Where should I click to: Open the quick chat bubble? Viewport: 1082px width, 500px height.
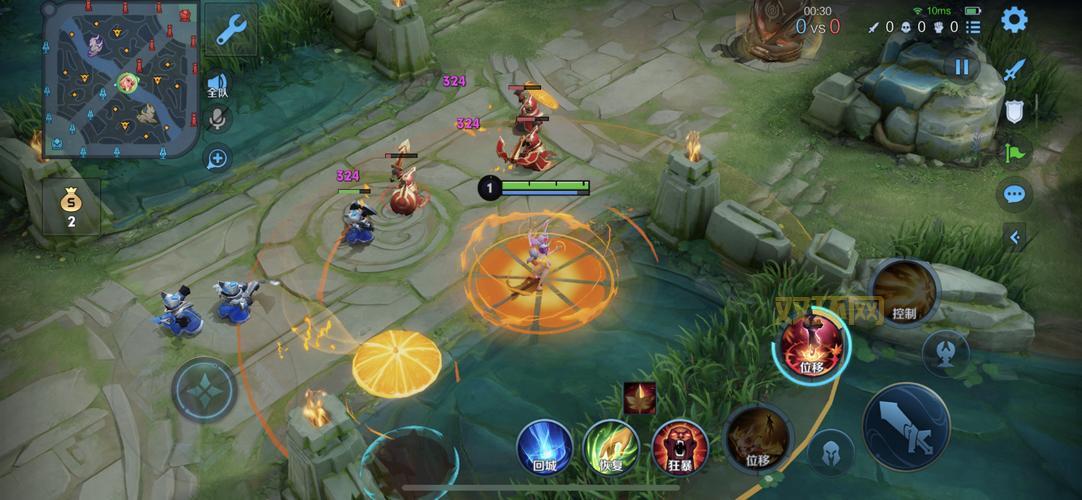pos(1014,194)
